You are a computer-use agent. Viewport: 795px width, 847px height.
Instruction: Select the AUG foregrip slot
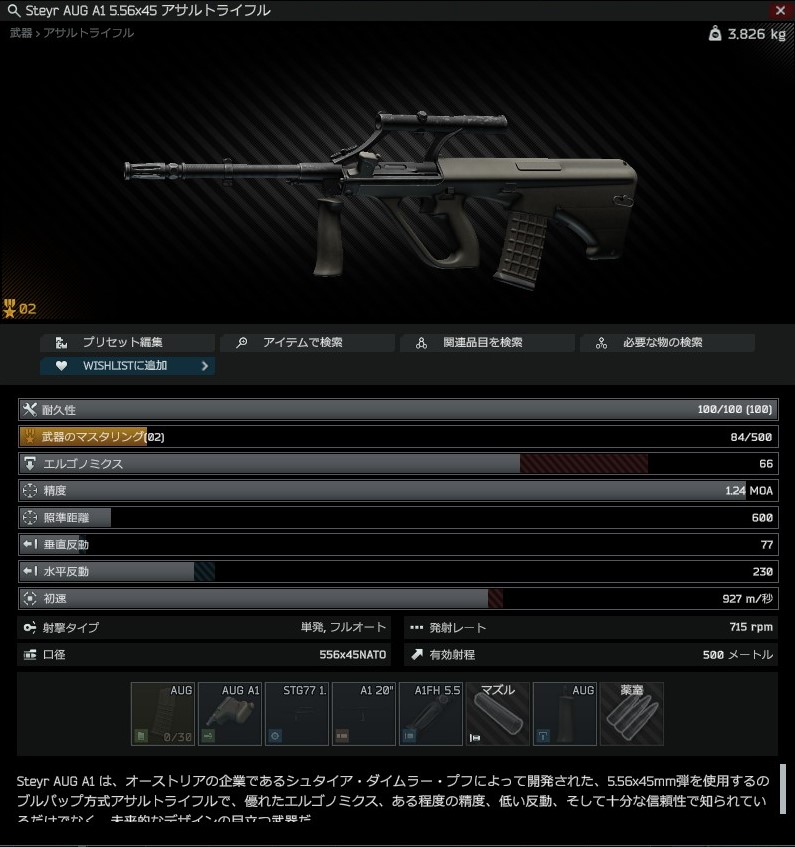[x=565, y=714]
